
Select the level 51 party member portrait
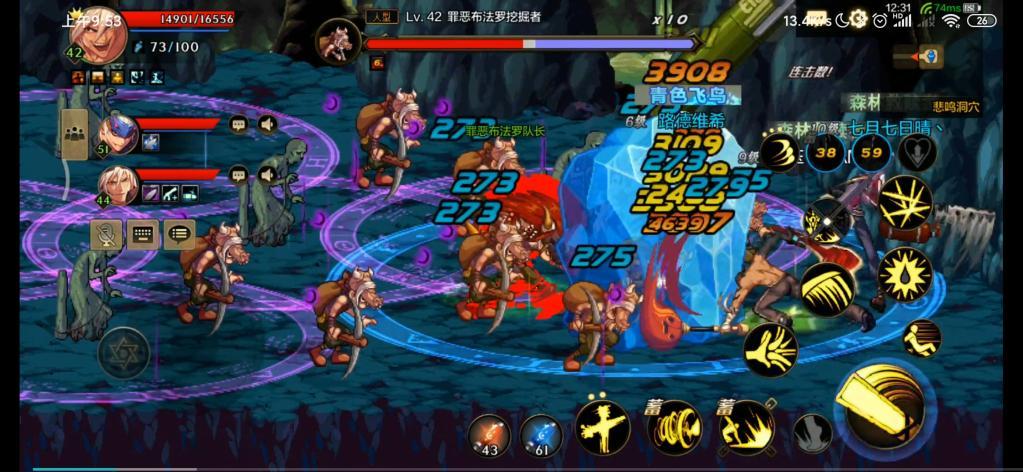(118, 133)
